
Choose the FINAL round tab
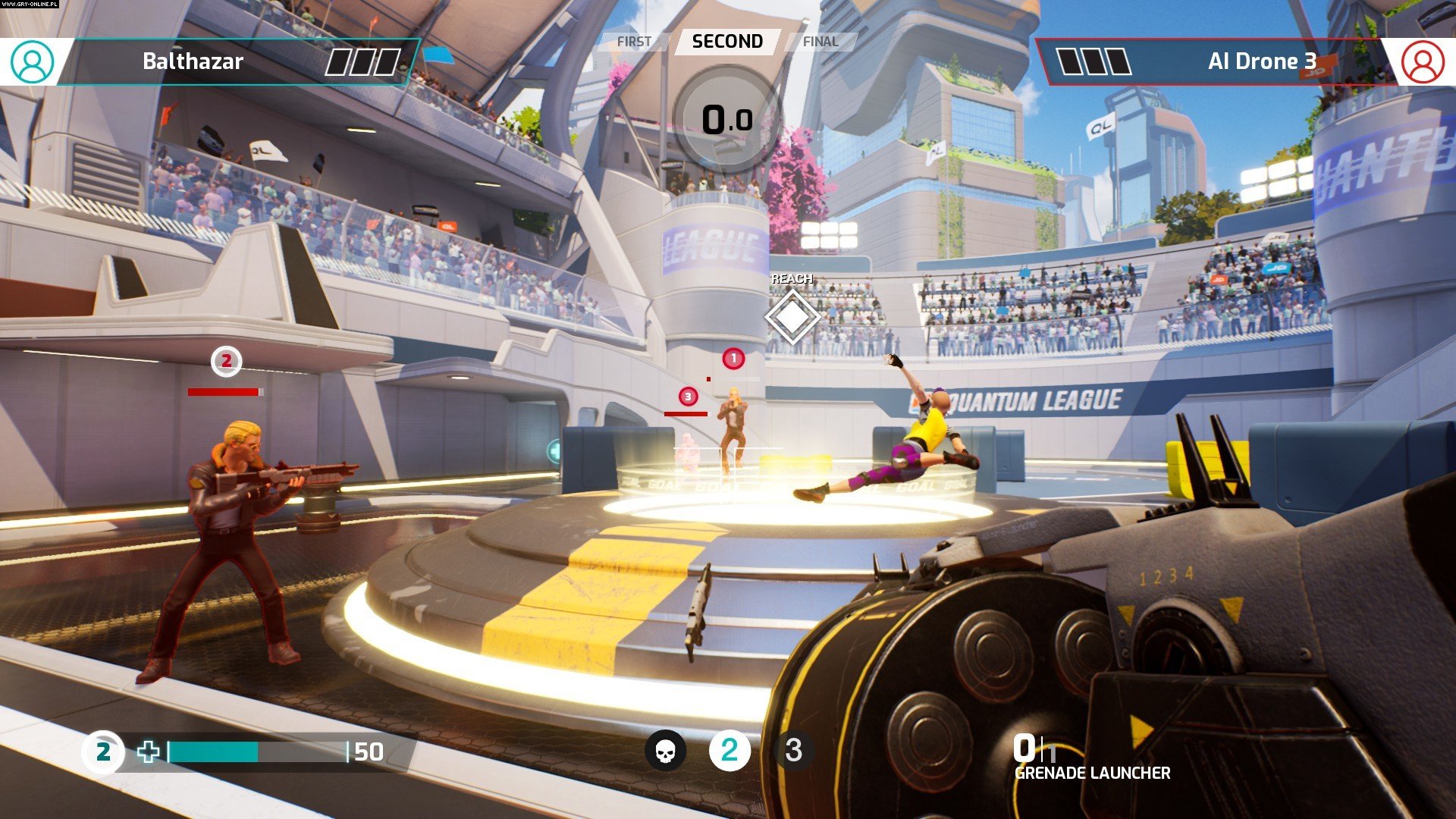pos(821,42)
